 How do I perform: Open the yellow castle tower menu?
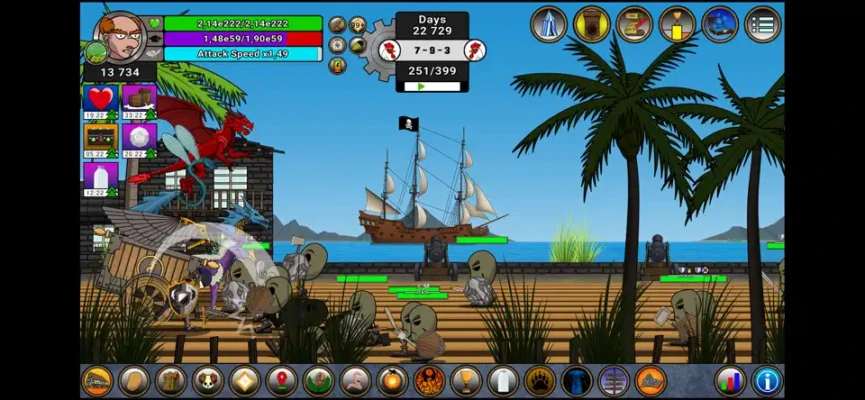coord(592,24)
